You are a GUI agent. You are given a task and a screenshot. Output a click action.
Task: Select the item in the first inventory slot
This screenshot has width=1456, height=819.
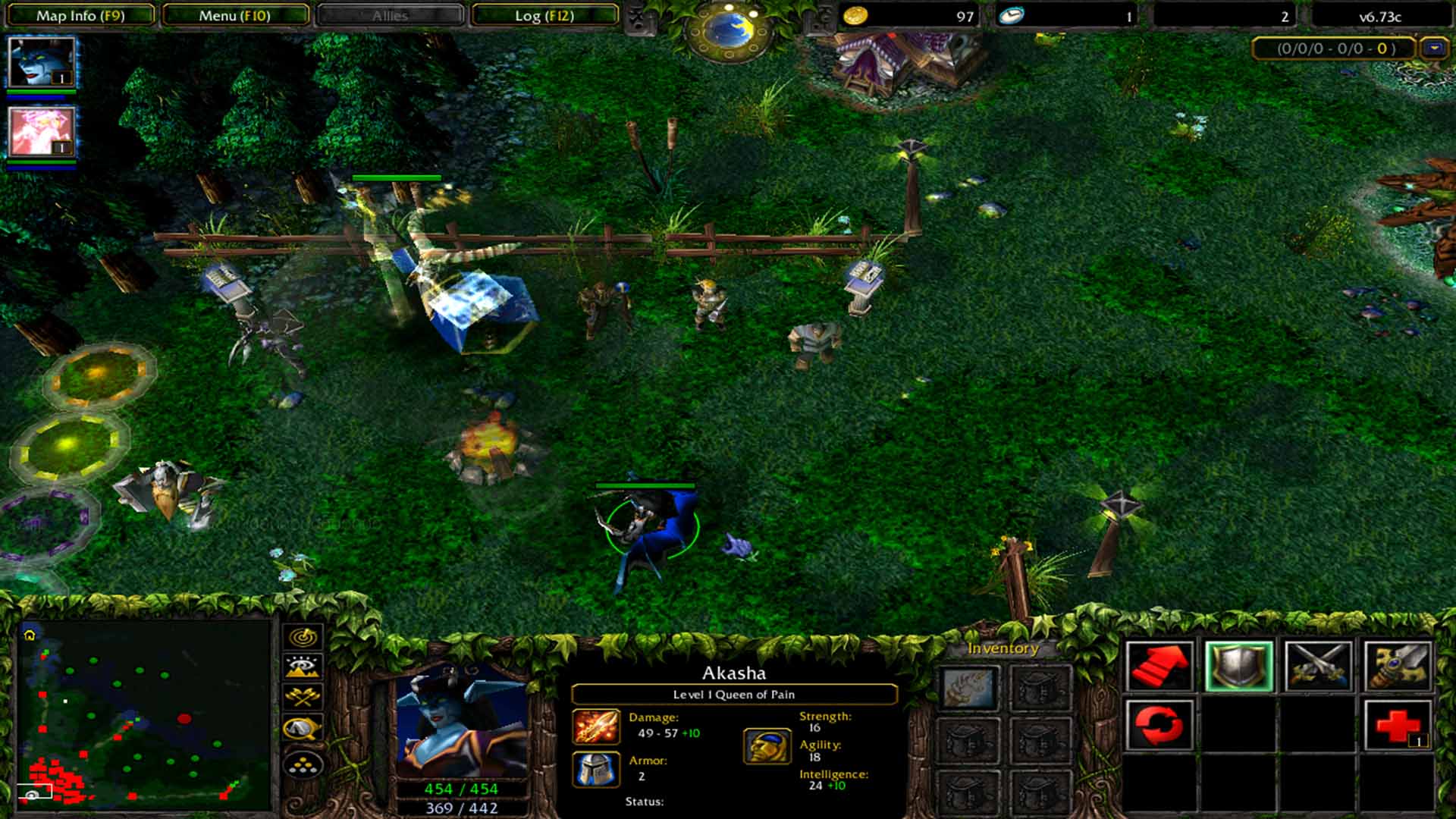(x=968, y=688)
